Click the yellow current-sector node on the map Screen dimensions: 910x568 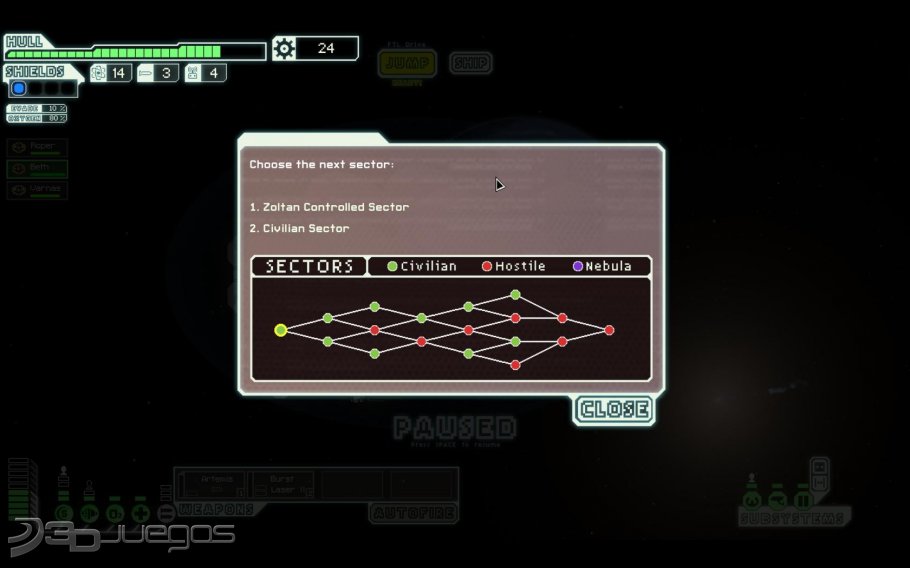point(281,330)
